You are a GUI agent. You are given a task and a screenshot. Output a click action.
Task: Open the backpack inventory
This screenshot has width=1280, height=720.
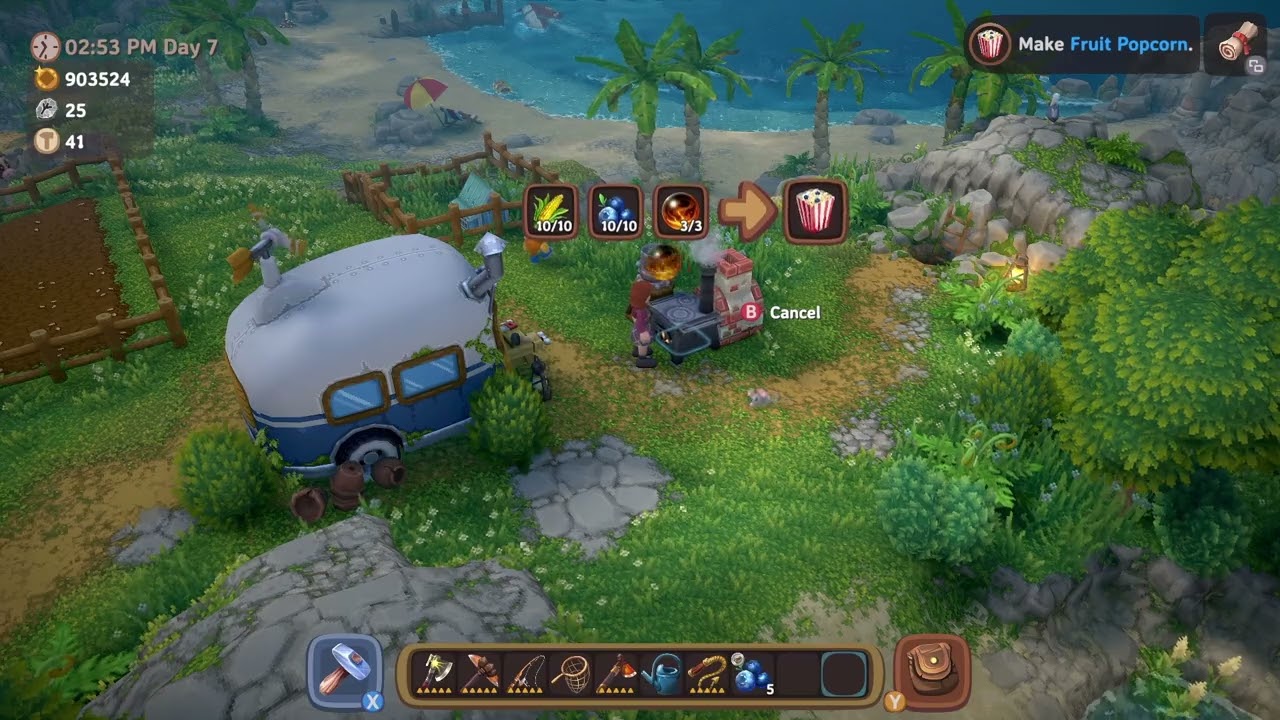pyautogui.click(x=933, y=671)
